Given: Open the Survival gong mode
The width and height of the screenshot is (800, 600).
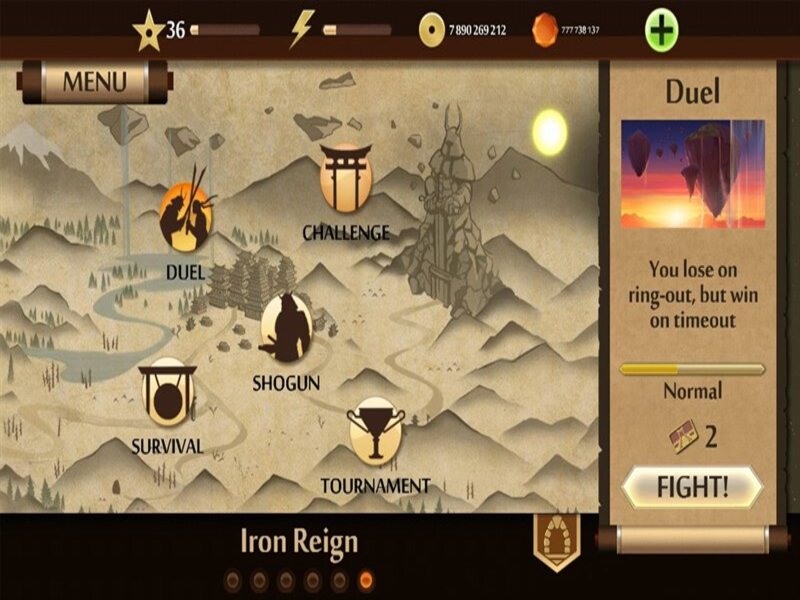Looking at the screenshot, I should click(x=166, y=390).
